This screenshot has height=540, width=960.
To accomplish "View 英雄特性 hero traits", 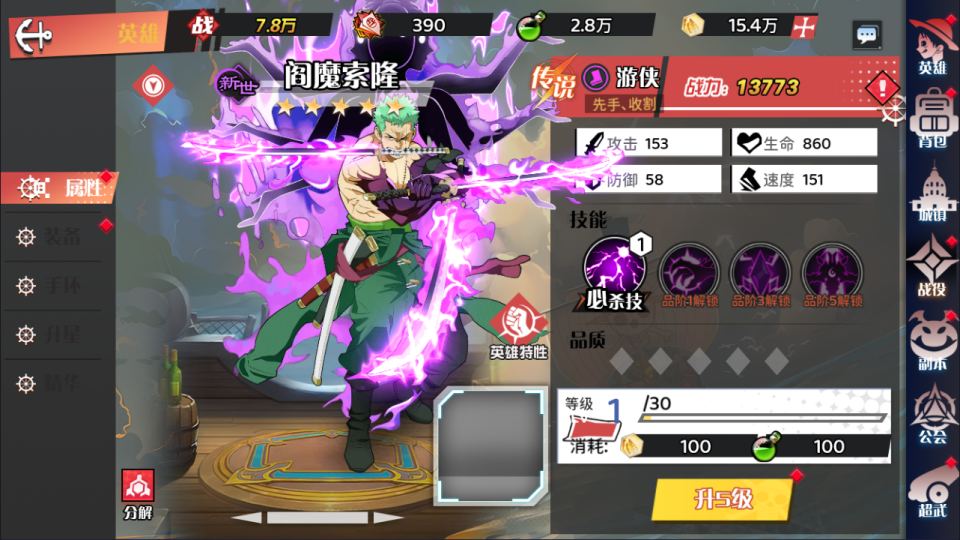I will pyautogui.click(x=518, y=328).
